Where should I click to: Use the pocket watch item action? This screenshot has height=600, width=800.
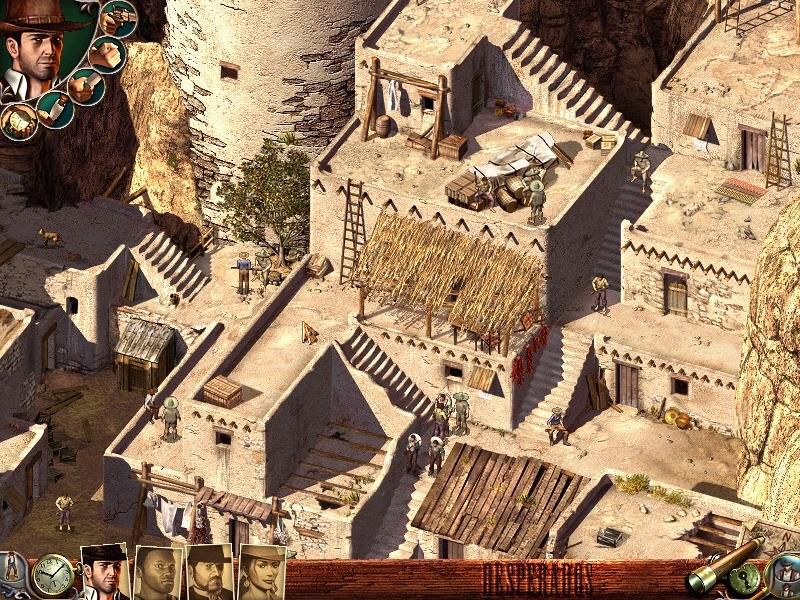(17, 121)
